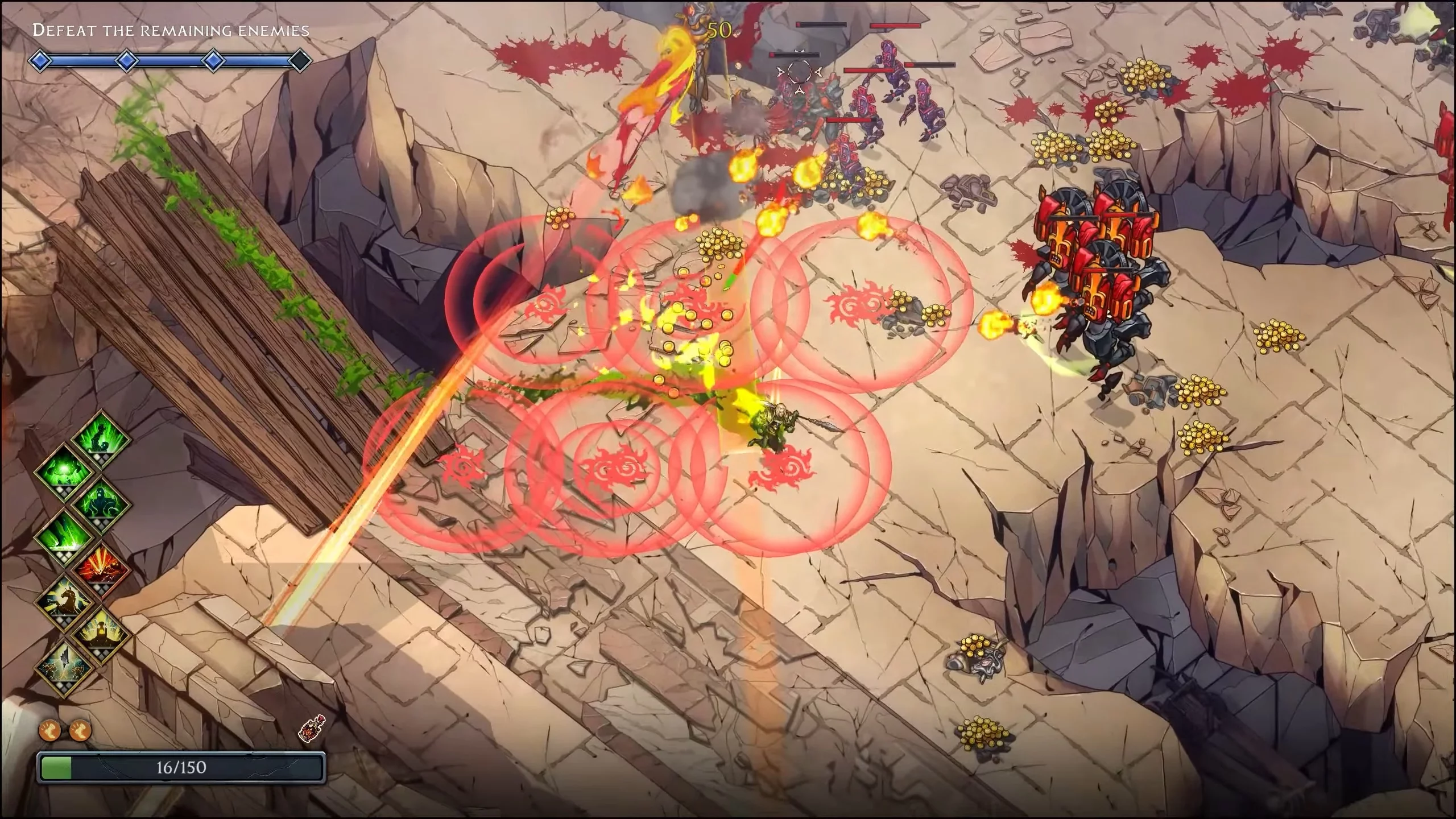Select the yellow rearing horse ability
1456x819 pixels.
click(x=64, y=601)
